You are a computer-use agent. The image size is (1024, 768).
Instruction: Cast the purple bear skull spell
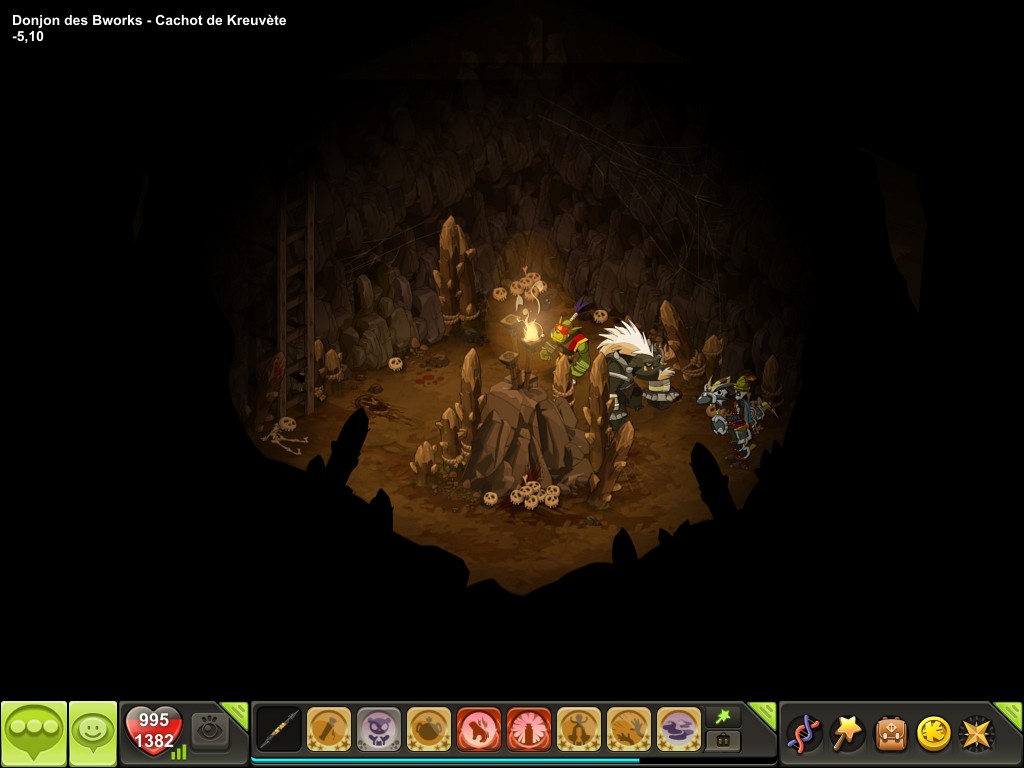[x=379, y=729]
